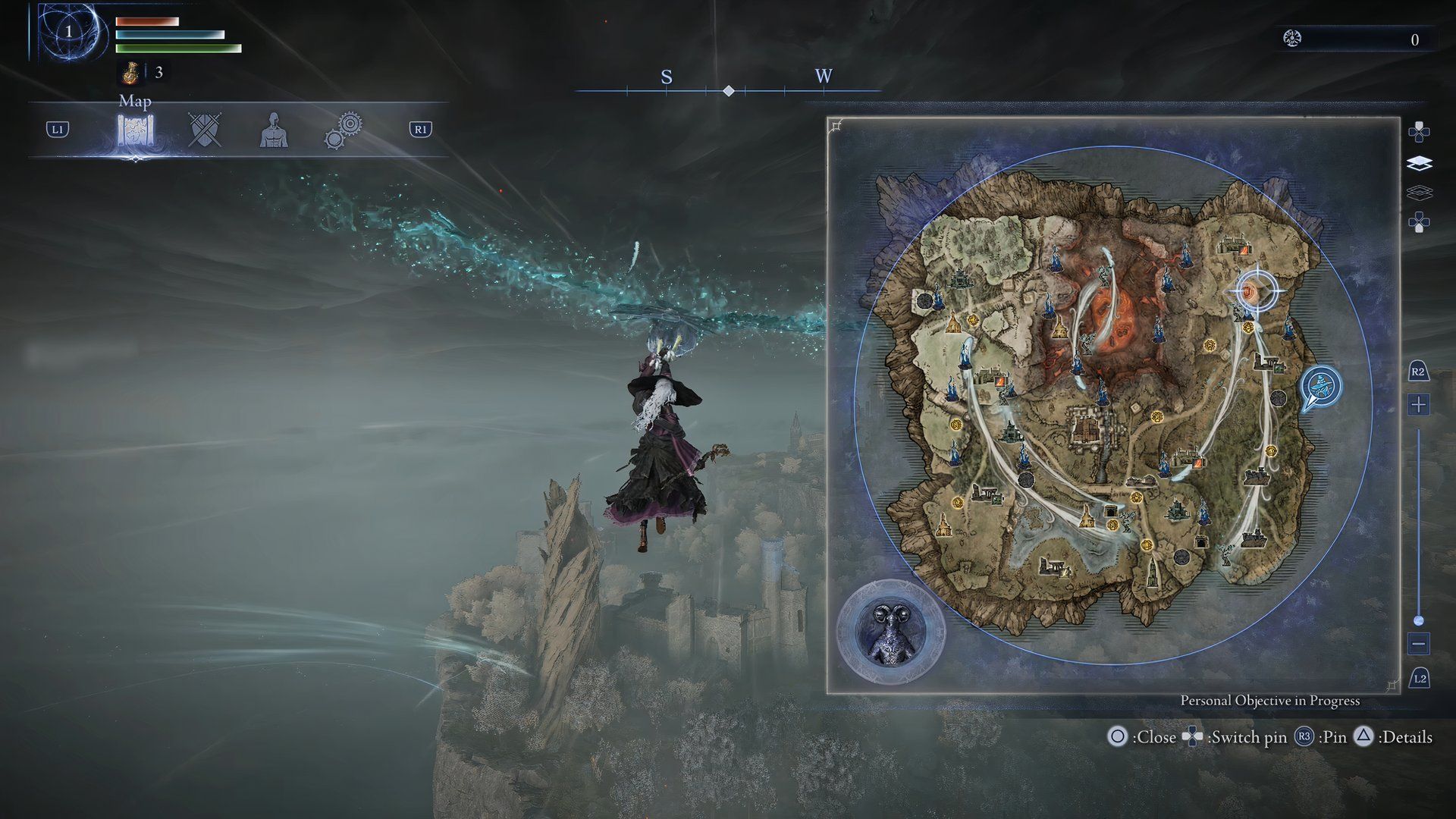Toggle the lower map layer icon
Viewport: 1456px width, 819px height.
click(1419, 193)
